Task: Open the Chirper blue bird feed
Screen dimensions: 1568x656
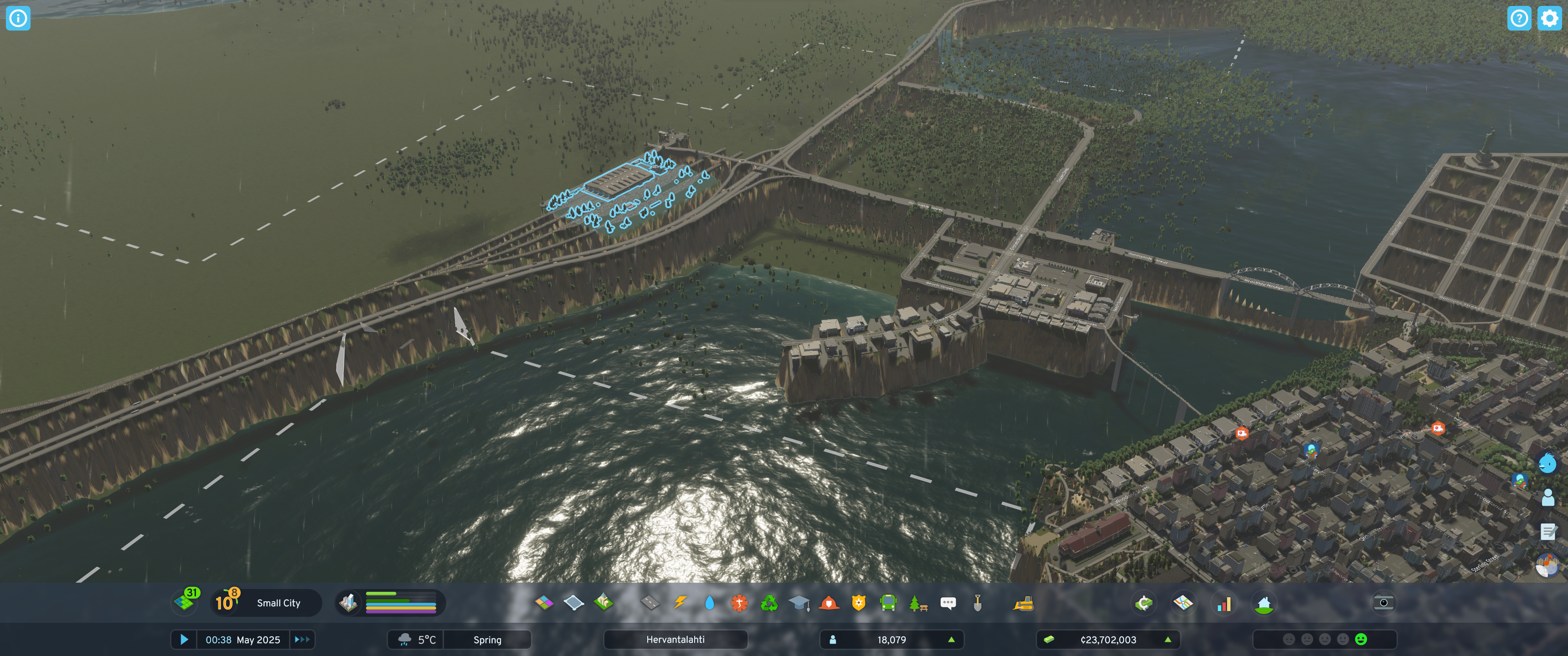Action: click(1547, 463)
